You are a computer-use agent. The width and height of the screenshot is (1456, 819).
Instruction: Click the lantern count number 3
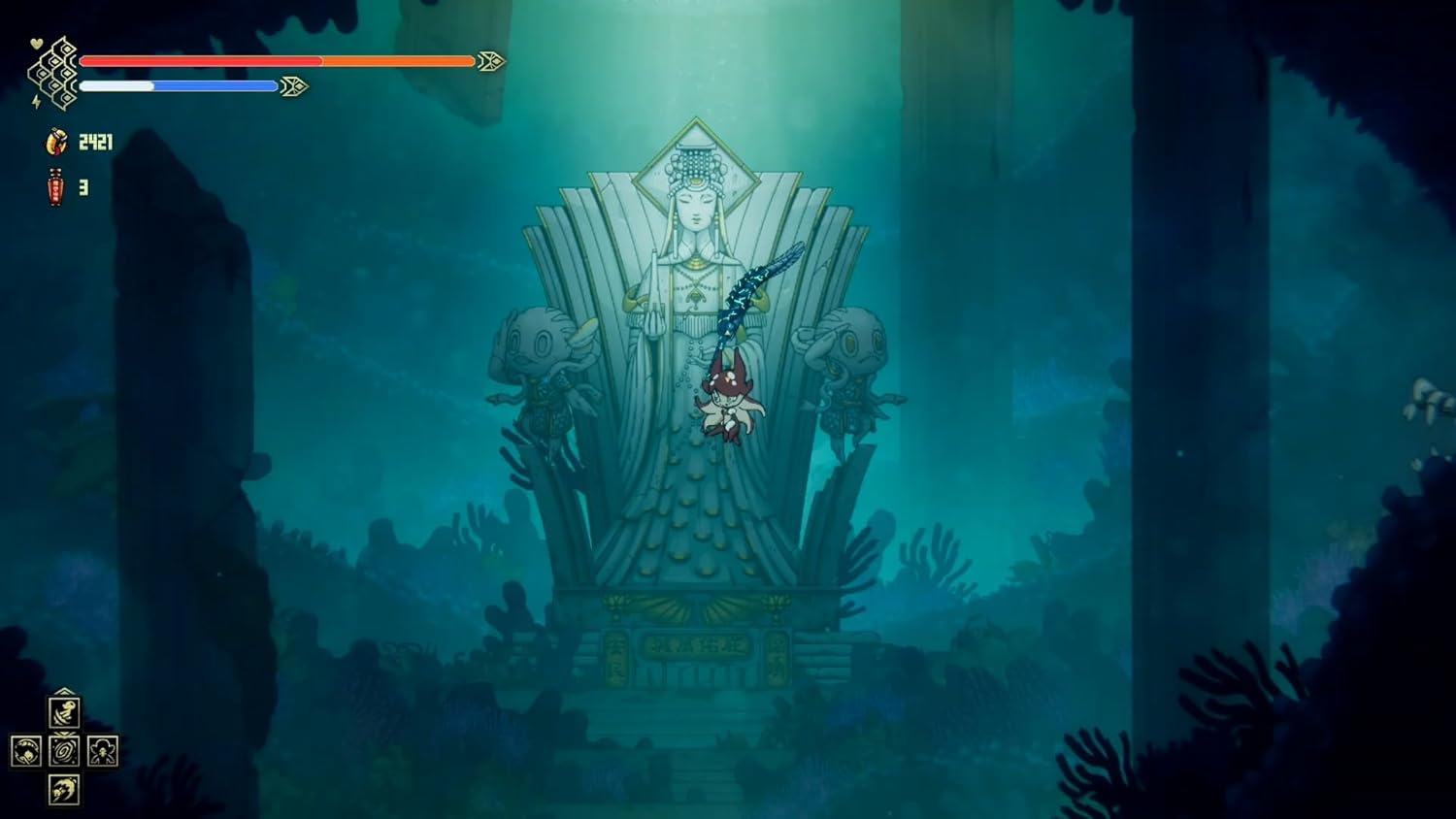pos(83,185)
